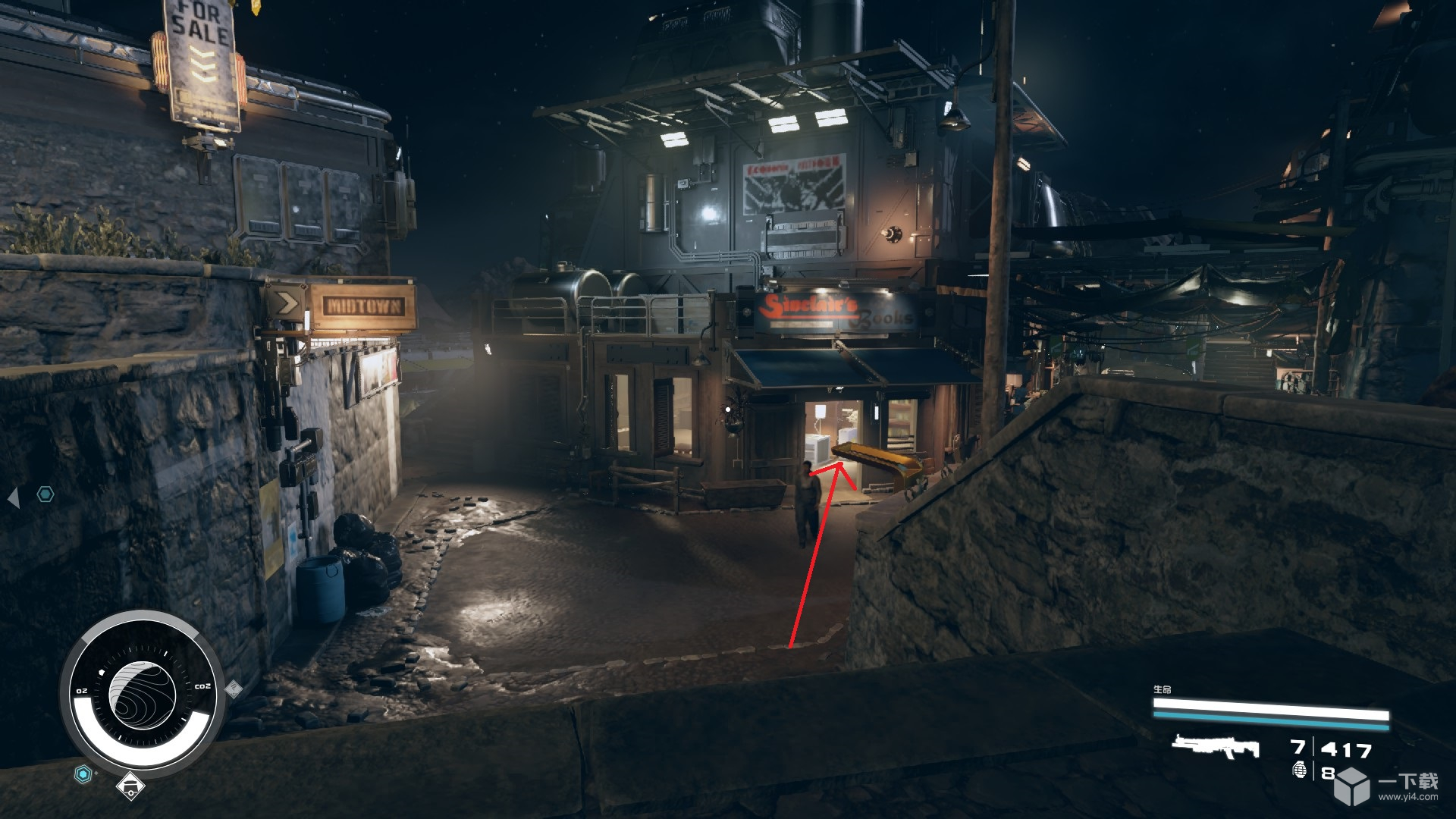Click the circular planet compass gauge
Viewport: 1456px width, 819px height.
(142, 694)
